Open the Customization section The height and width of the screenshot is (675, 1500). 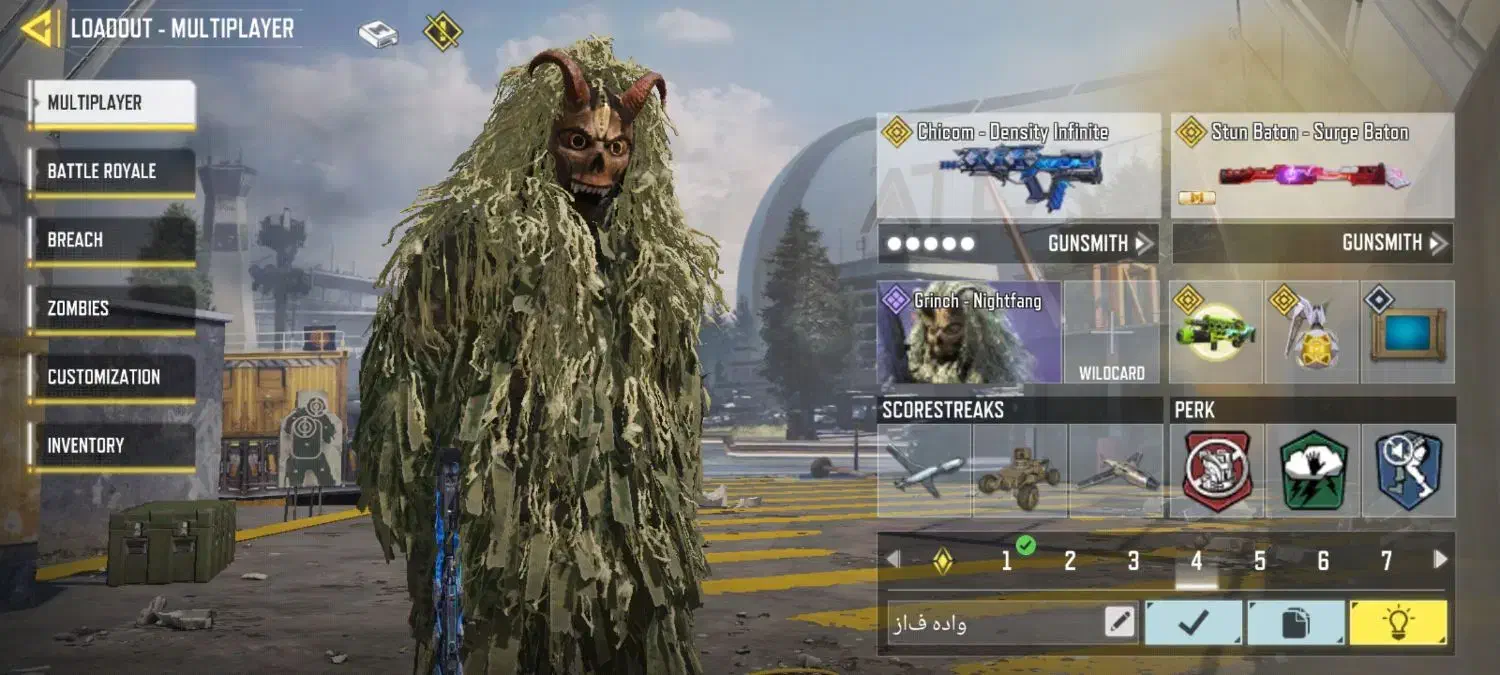pos(111,377)
